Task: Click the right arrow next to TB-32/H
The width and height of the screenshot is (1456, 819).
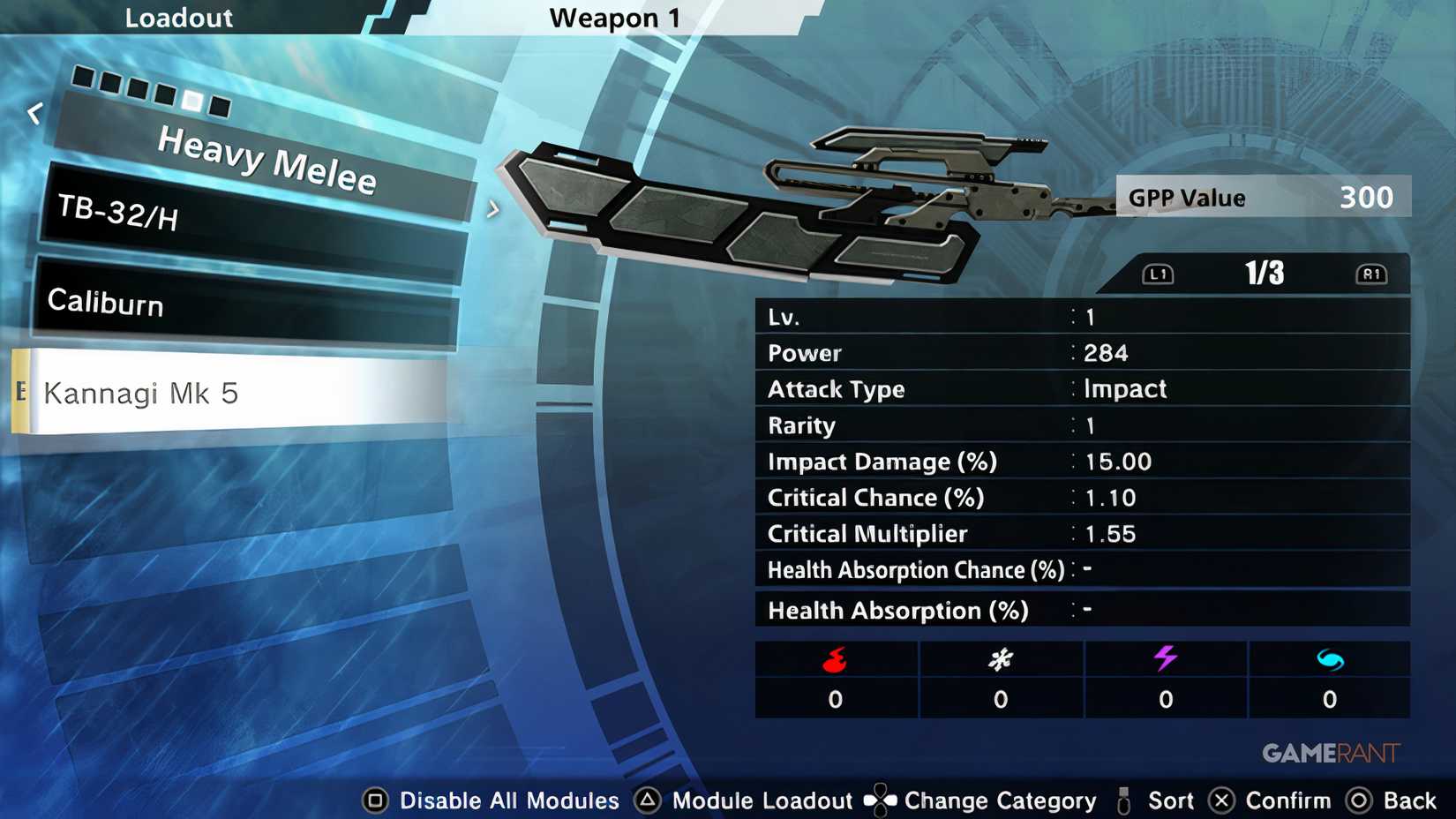Action: pyautogui.click(x=494, y=208)
